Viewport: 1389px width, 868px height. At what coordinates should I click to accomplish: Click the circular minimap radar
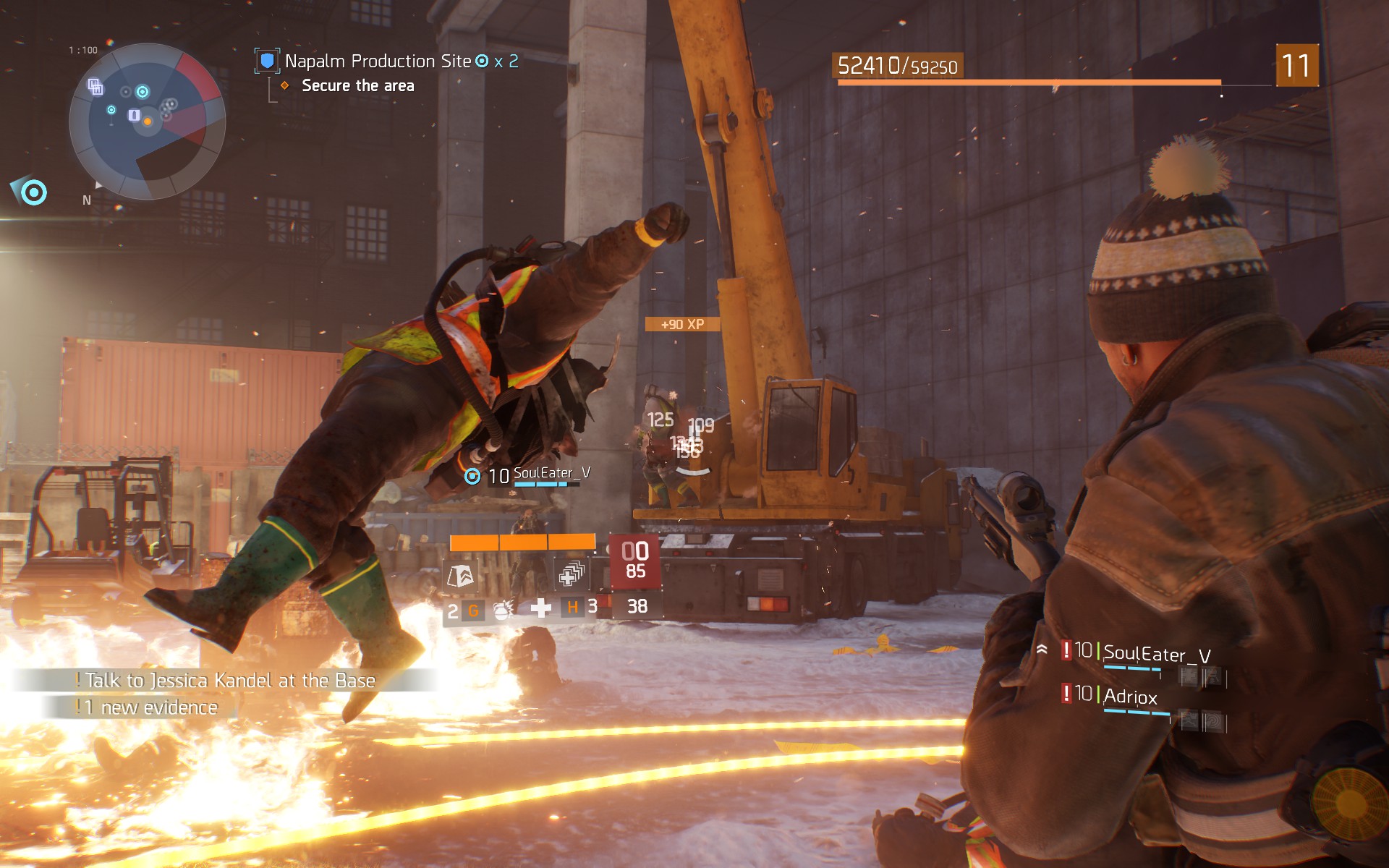pos(148,121)
